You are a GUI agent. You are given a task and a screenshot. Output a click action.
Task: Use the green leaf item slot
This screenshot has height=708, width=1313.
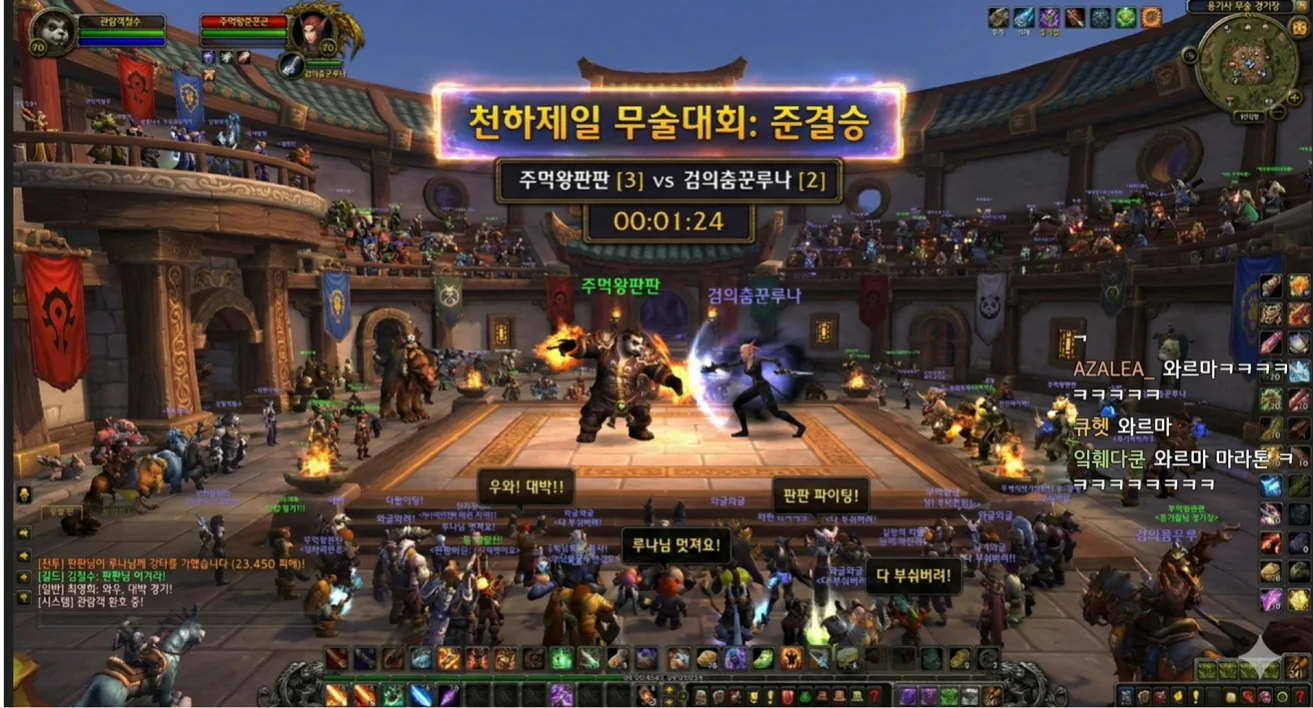[x=763, y=659]
